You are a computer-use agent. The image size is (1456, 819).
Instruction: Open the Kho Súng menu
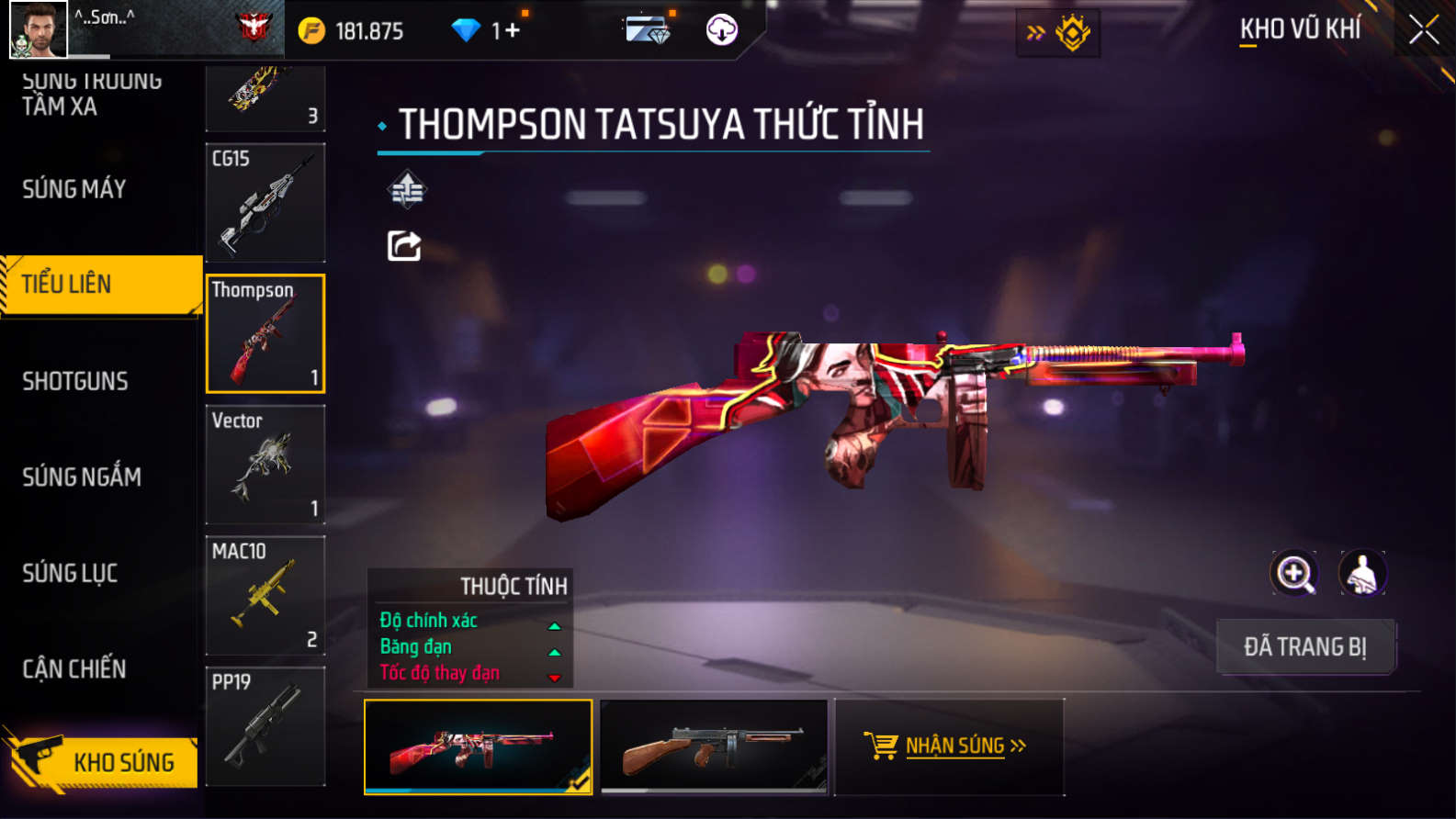point(101,761)
